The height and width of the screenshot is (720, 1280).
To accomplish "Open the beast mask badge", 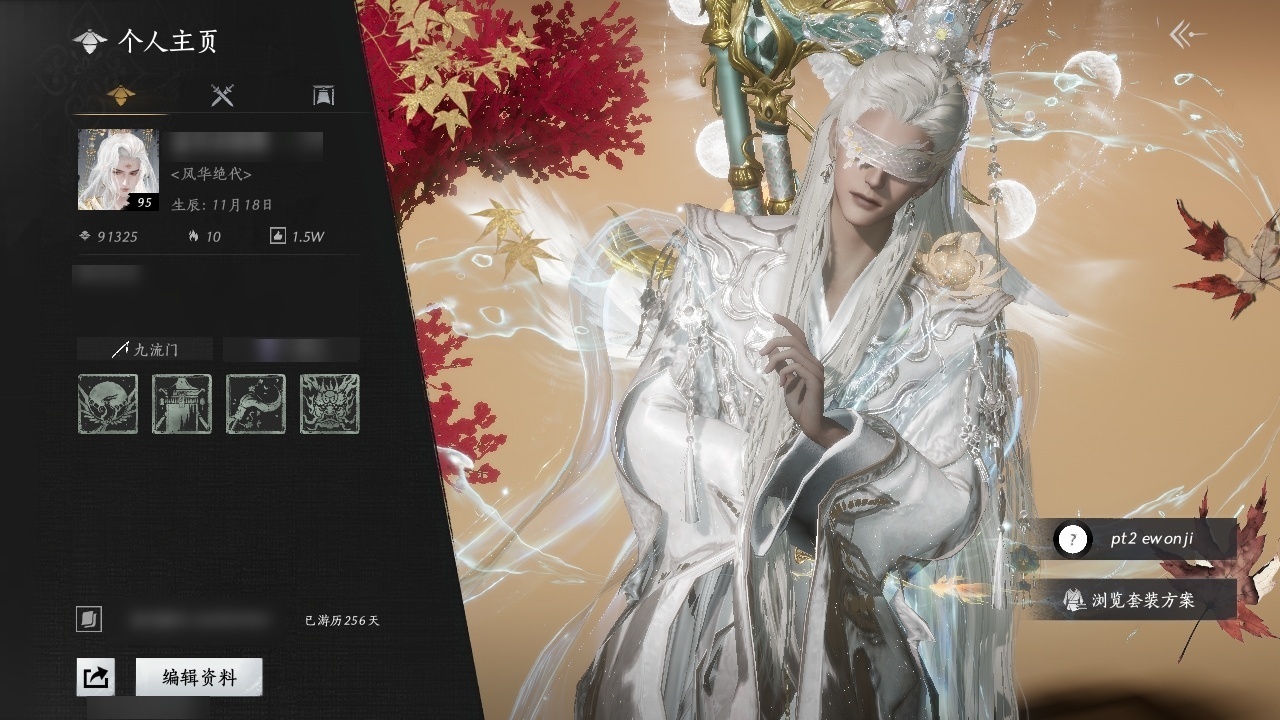I will pyautogui.click(x=330, y=404).
